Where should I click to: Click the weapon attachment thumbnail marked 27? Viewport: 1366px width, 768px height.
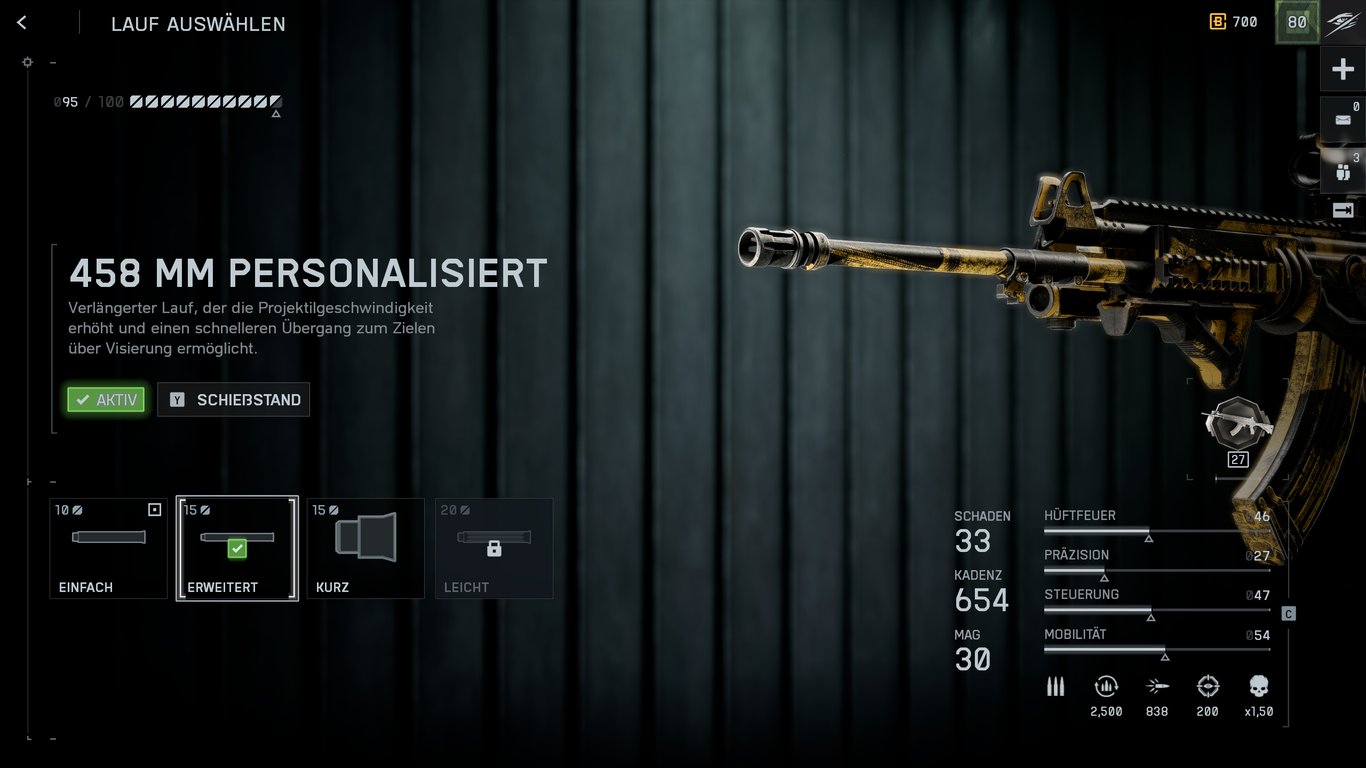click(1237, 430)
